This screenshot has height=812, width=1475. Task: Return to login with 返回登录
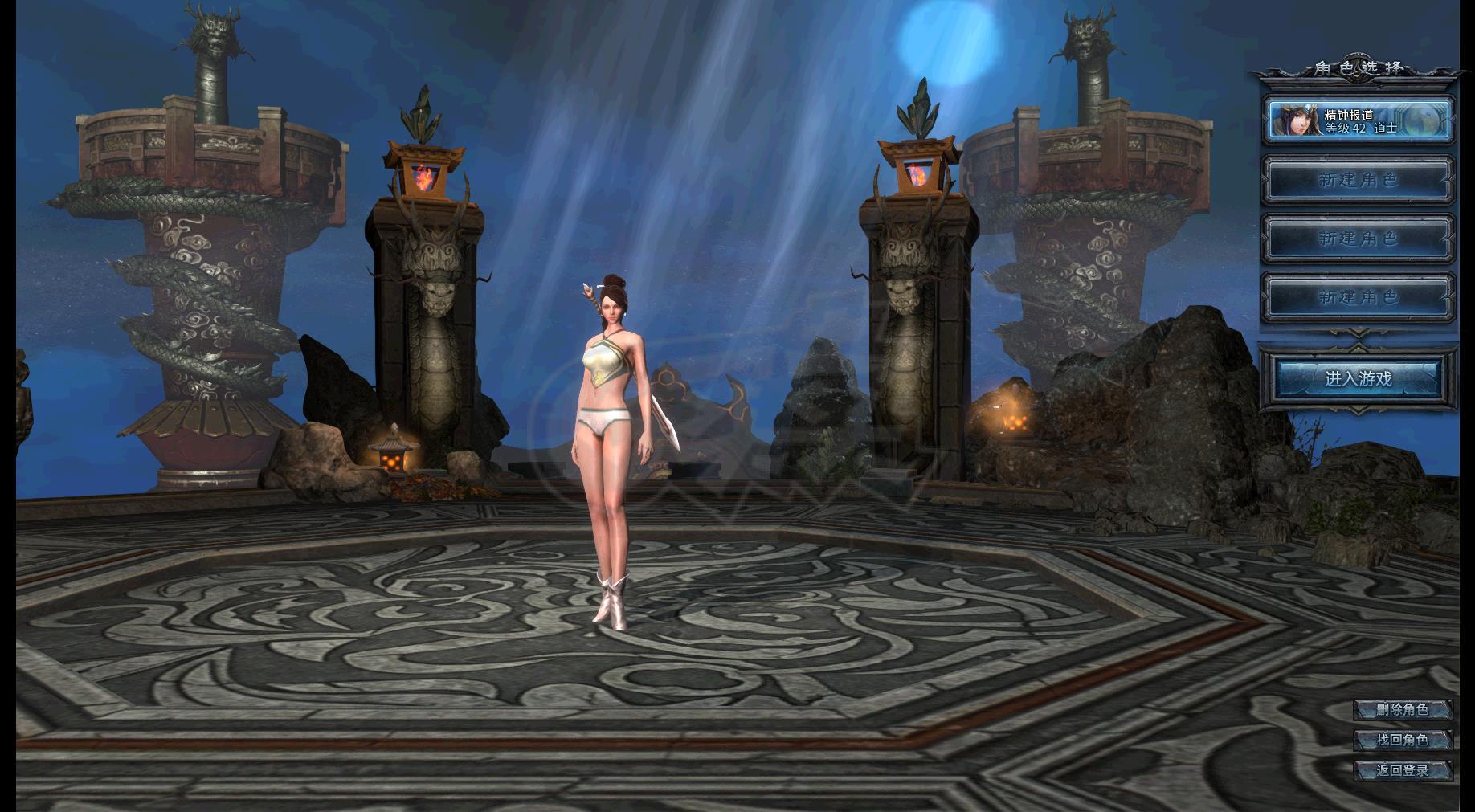(1402, 770)
